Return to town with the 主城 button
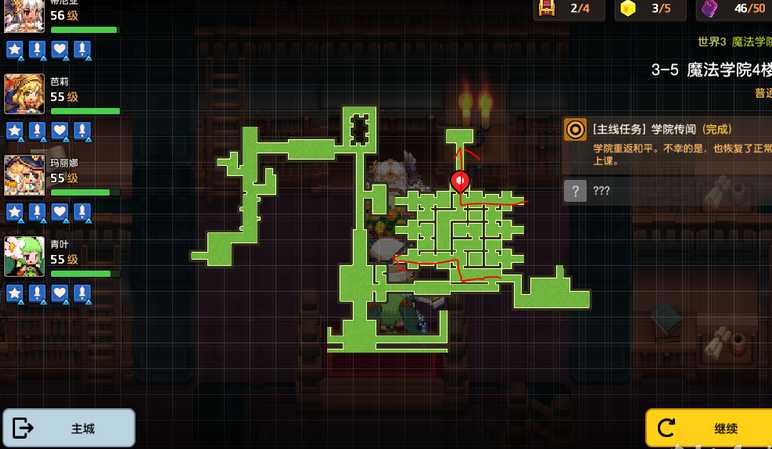 68,428
